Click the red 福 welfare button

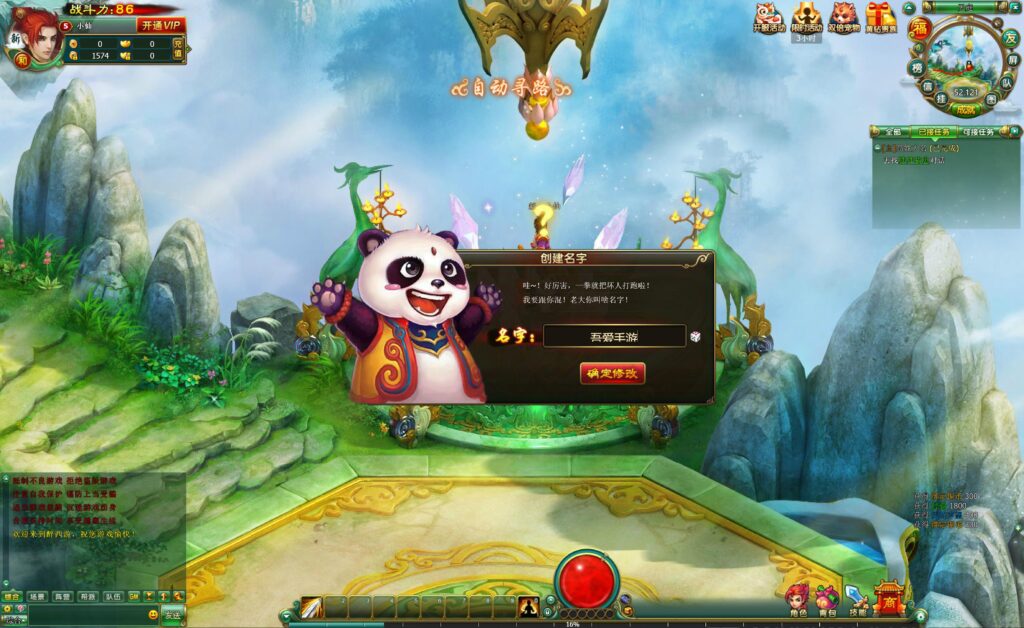pyautogui.click(x=919, y=28)
